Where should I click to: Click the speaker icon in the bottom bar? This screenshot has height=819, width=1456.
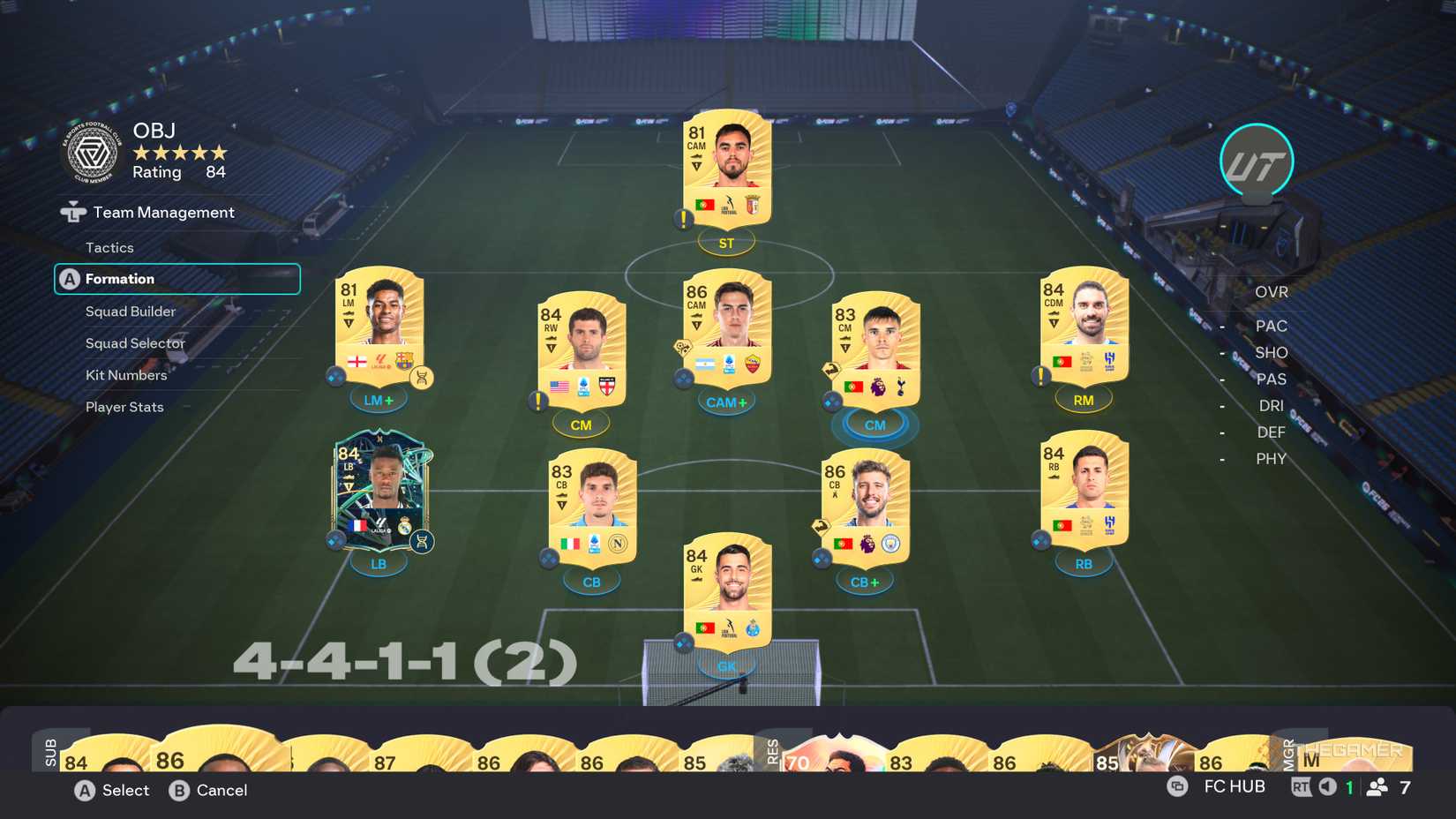(x=1328, y=785)
